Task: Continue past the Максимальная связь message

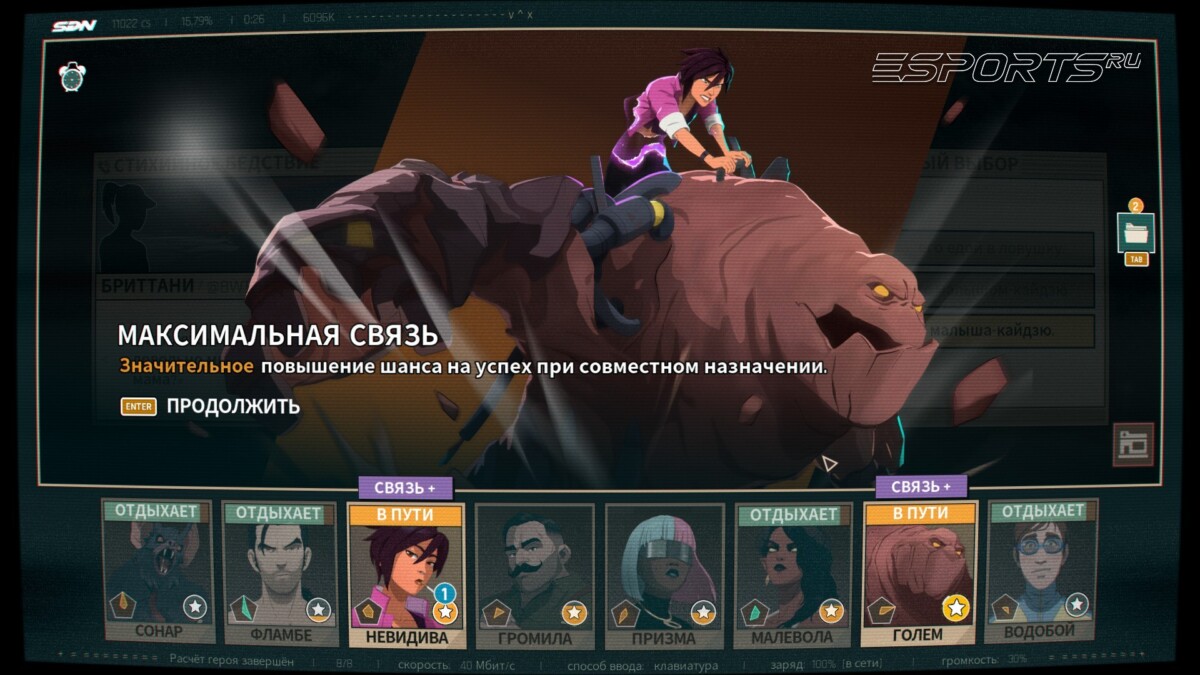Action: 232,406
